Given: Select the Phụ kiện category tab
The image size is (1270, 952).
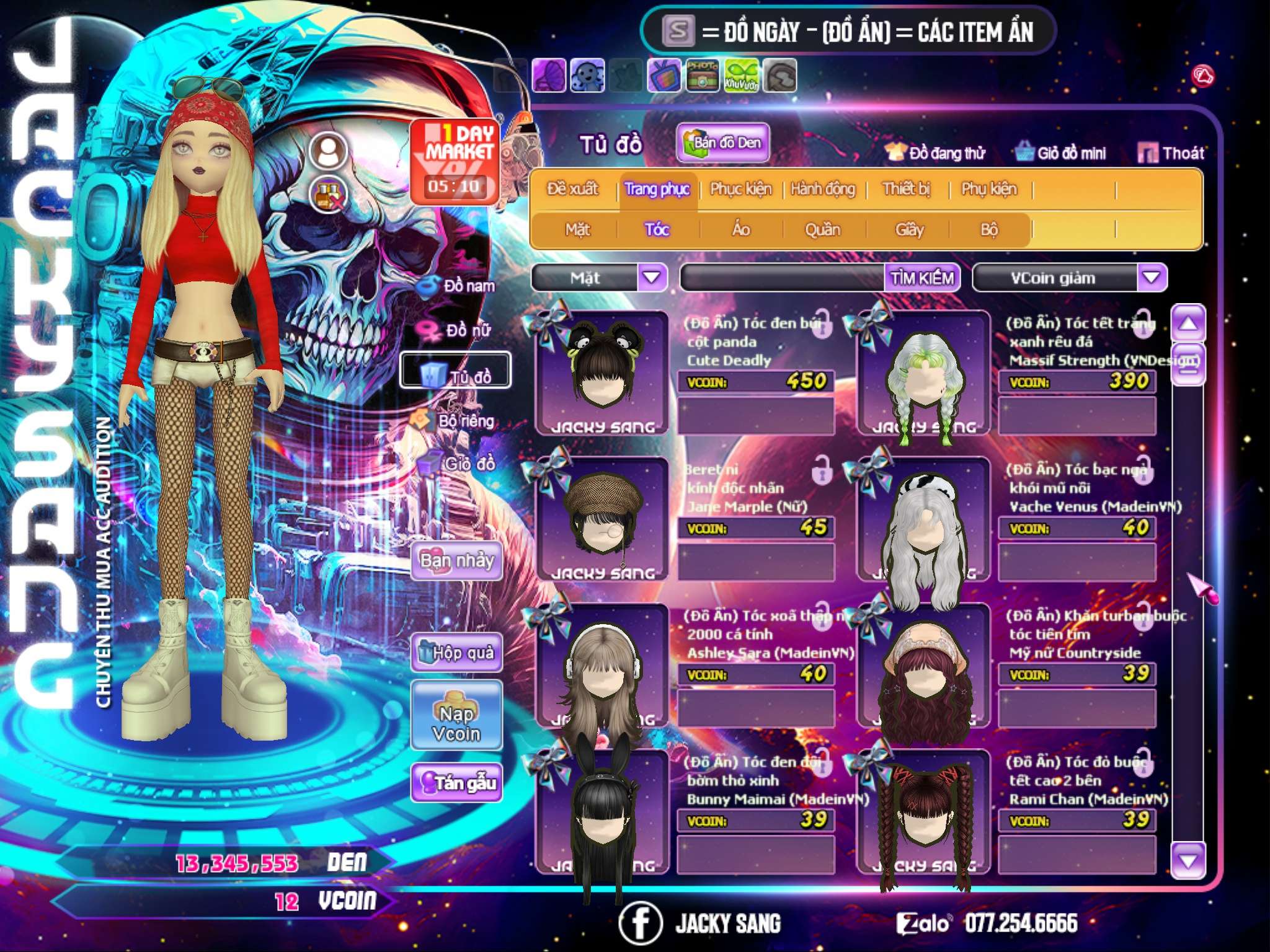Looking at the screenshot, I should point(988,188).
